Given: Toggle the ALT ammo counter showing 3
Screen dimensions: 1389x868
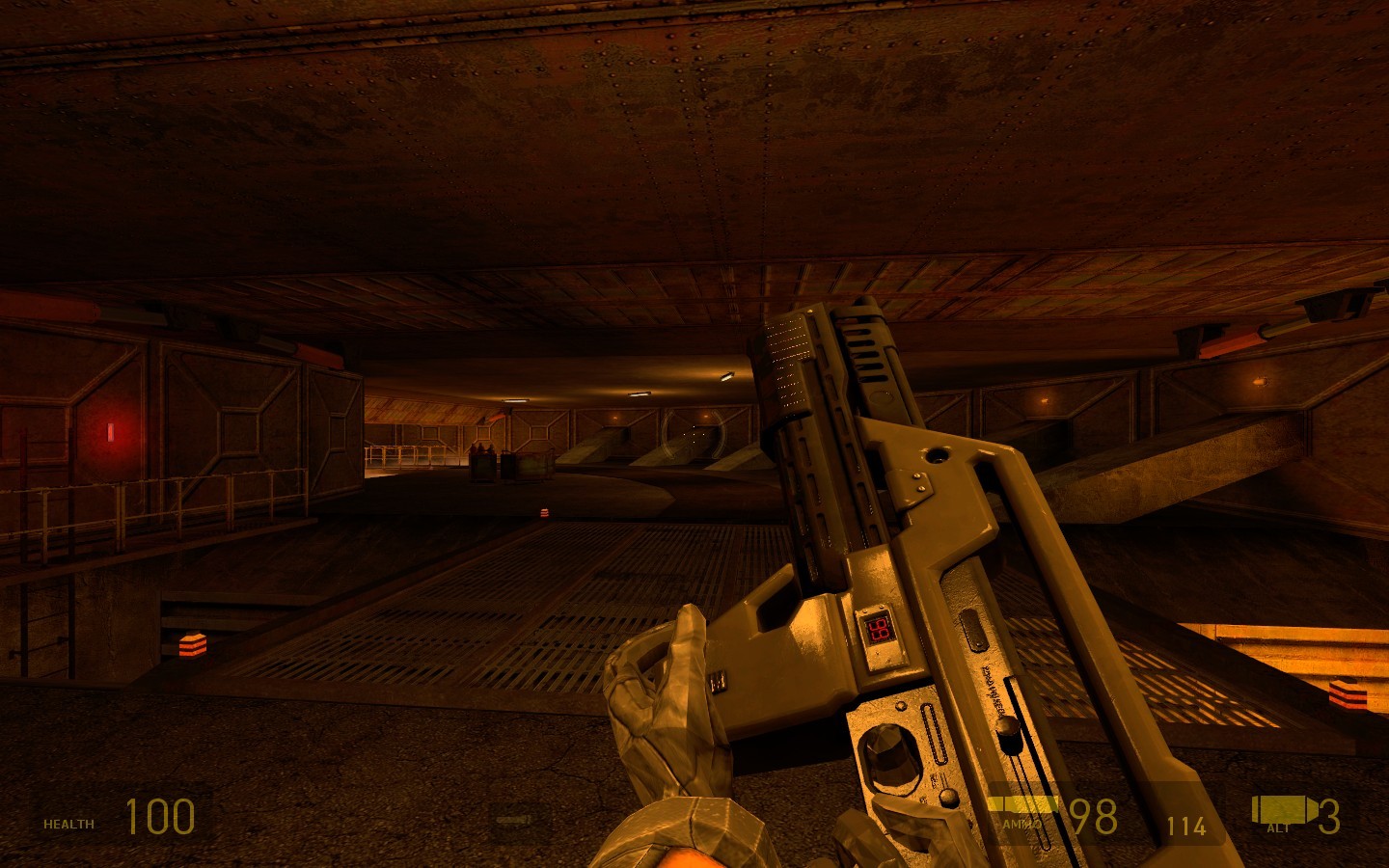Looking at the screenshot, I should (x=1332, y=819).
